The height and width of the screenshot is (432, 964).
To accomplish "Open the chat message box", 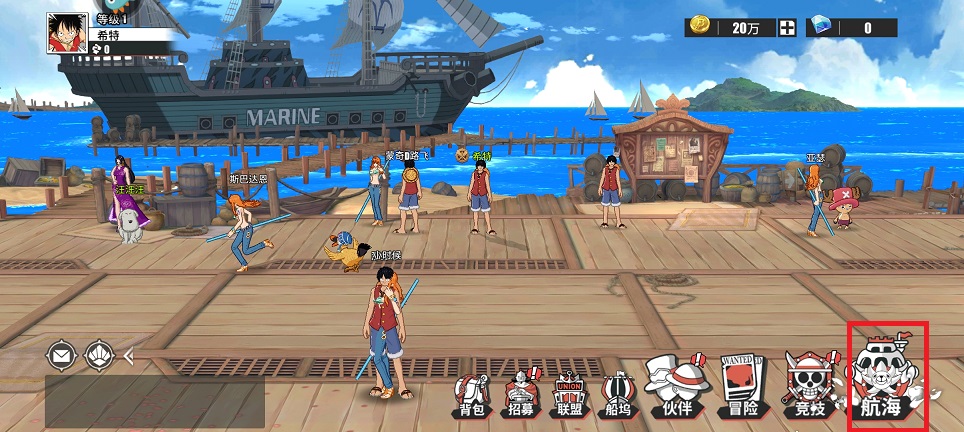I will (155, 400).
